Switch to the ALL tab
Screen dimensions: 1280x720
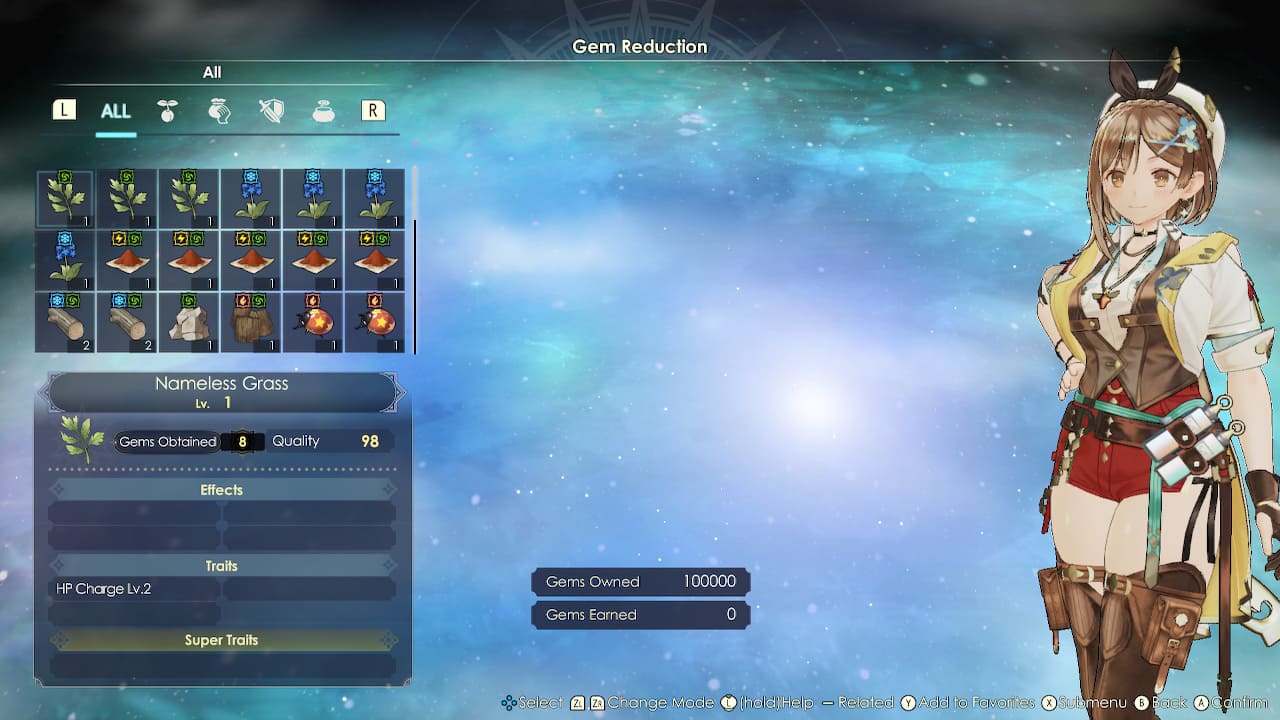[x=115, y=112]
